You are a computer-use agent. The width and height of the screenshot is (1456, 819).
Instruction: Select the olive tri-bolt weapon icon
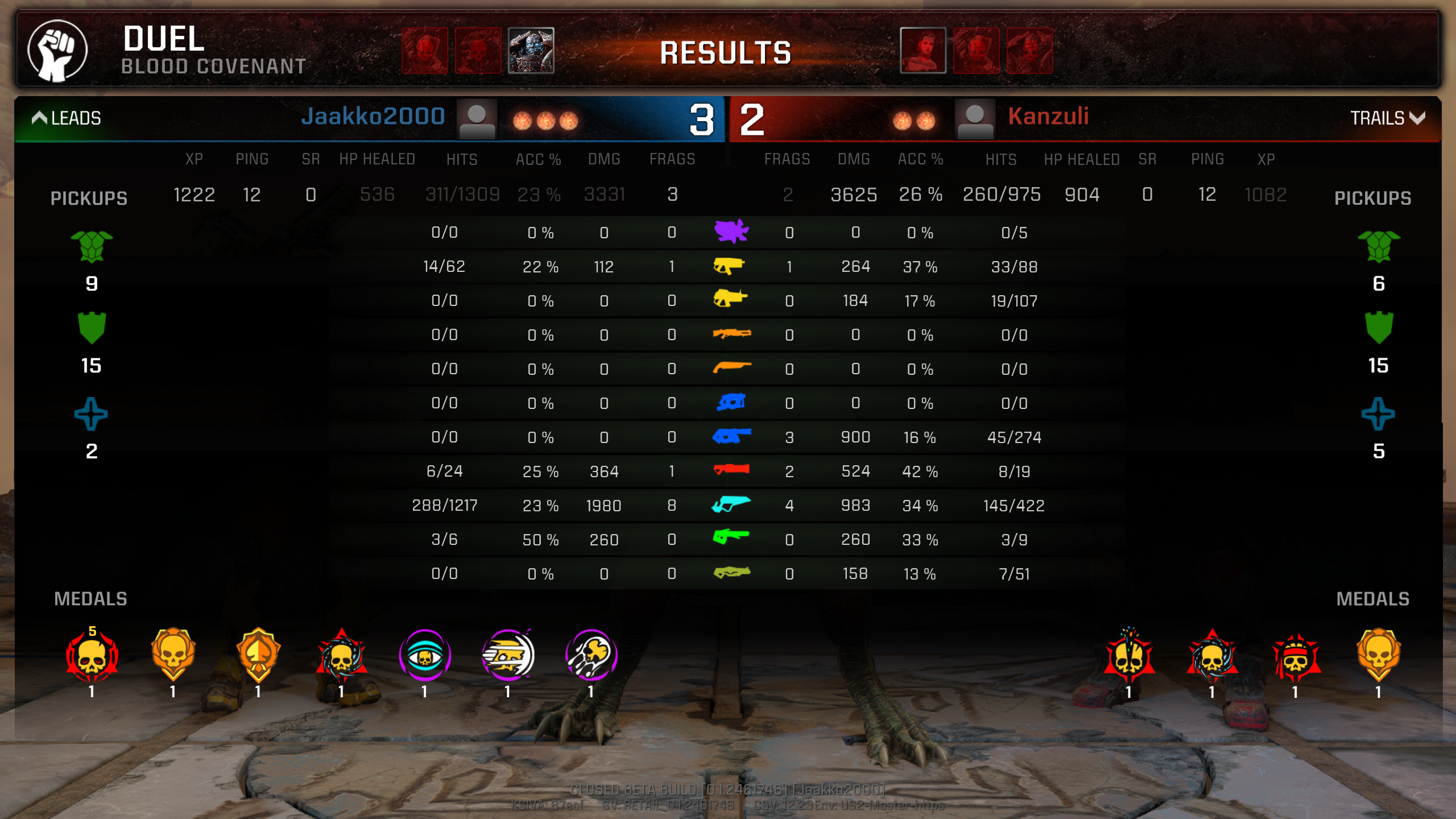point(731,572)
